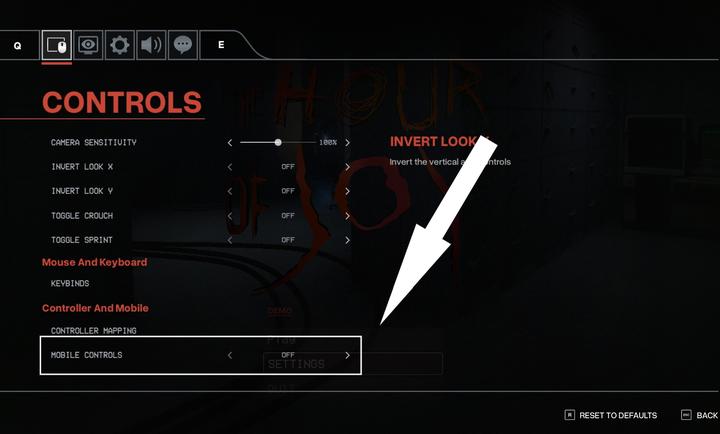This screenshot has width=720, height=434.
Task: Click the left arrow for Invert Look X
Action: pyautogui.click(x=229, y=167)
